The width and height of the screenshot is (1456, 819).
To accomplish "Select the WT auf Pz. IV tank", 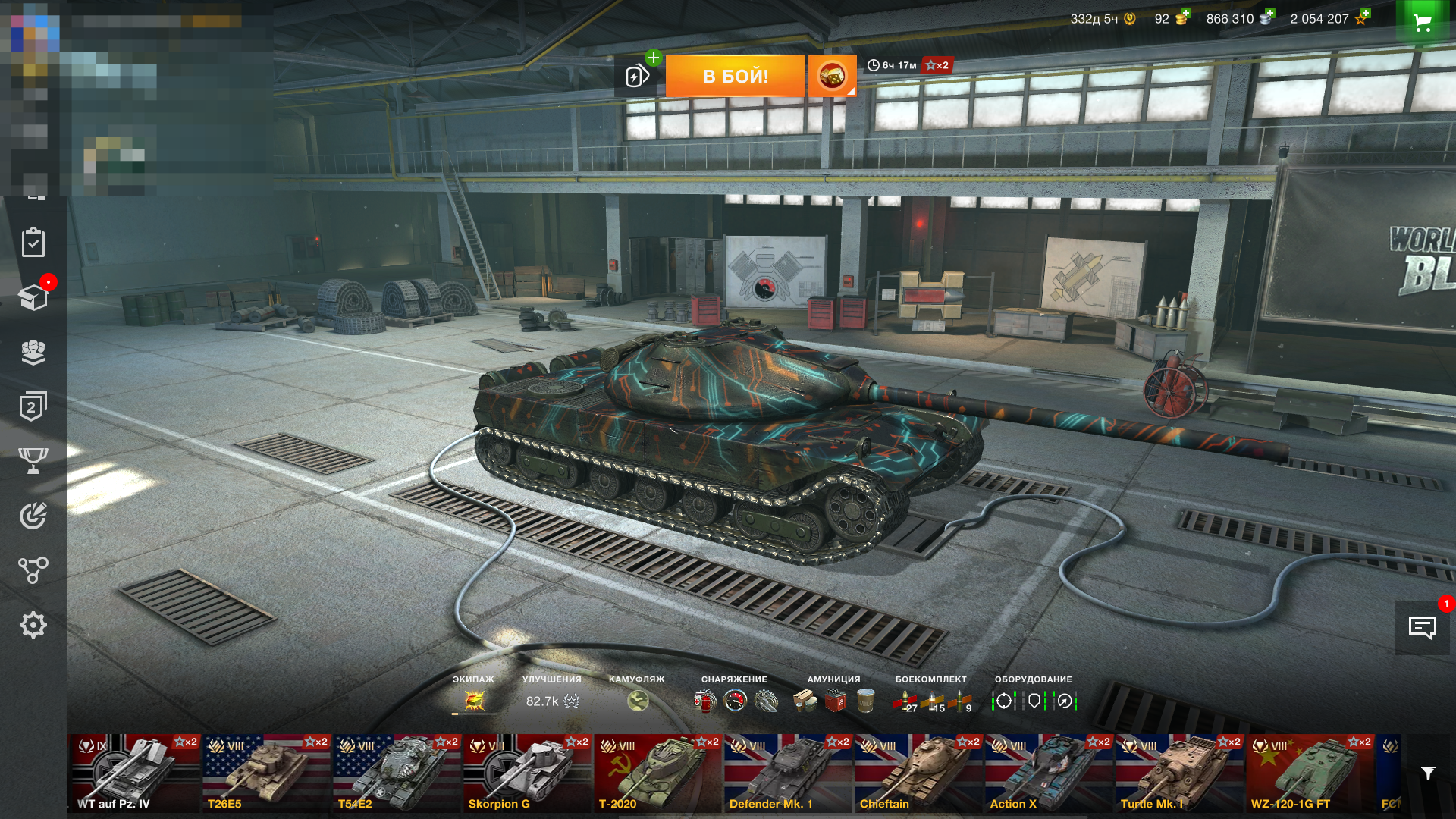I will click(x=133, y=773).
